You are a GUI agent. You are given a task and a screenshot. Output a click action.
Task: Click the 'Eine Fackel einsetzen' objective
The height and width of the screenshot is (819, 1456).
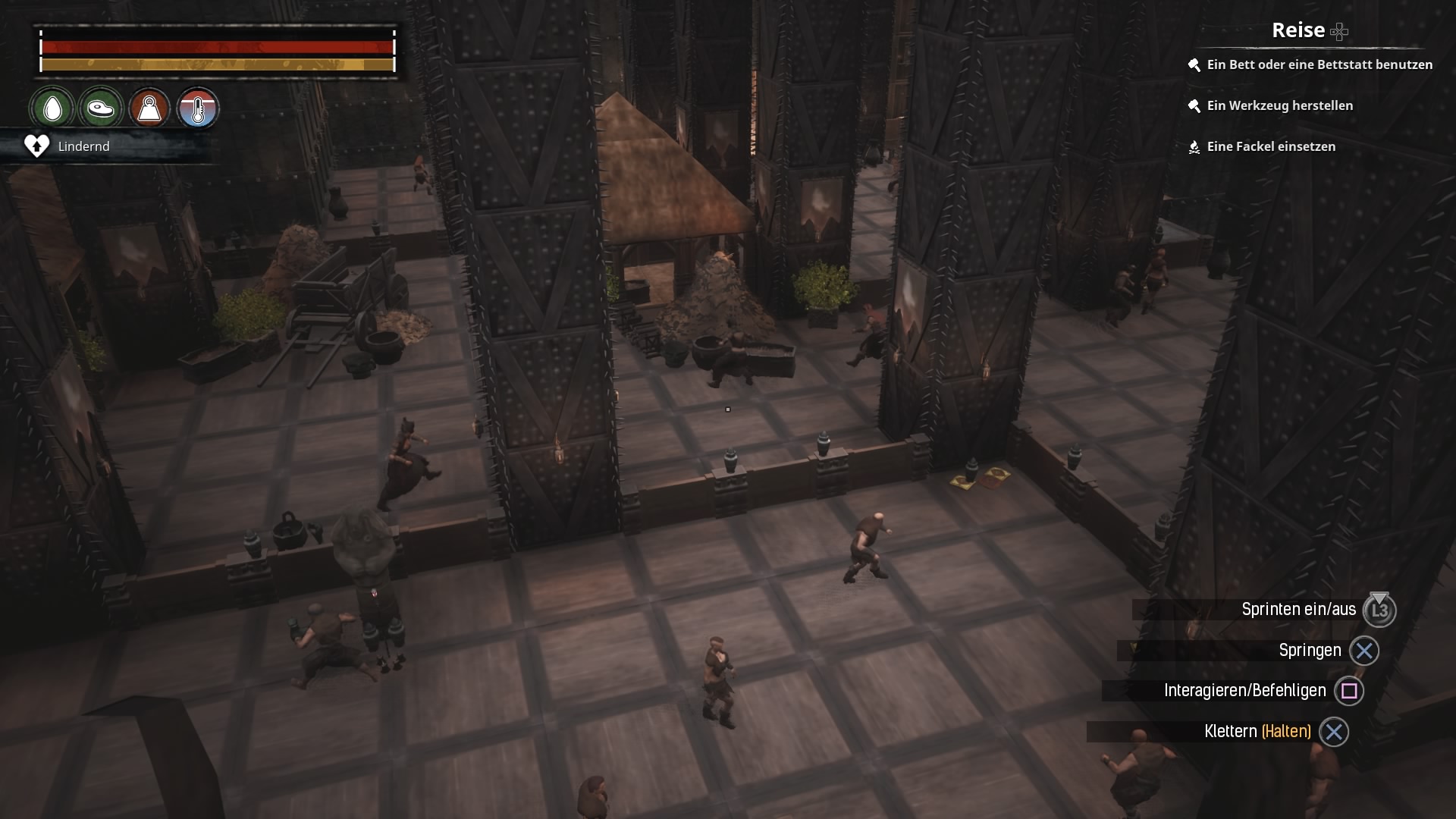(1270, 147)
